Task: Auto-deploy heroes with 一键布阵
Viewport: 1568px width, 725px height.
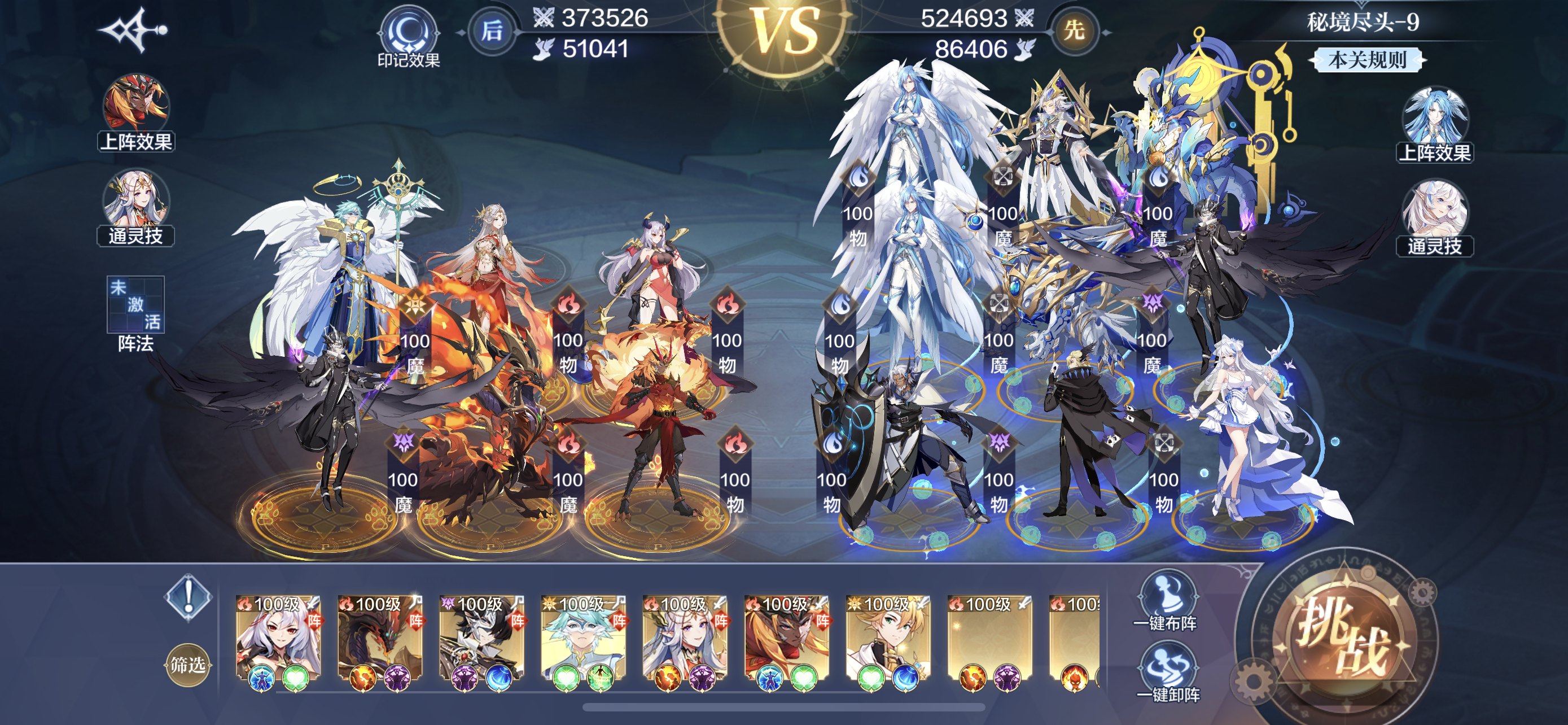Action: click(1165, 600)
